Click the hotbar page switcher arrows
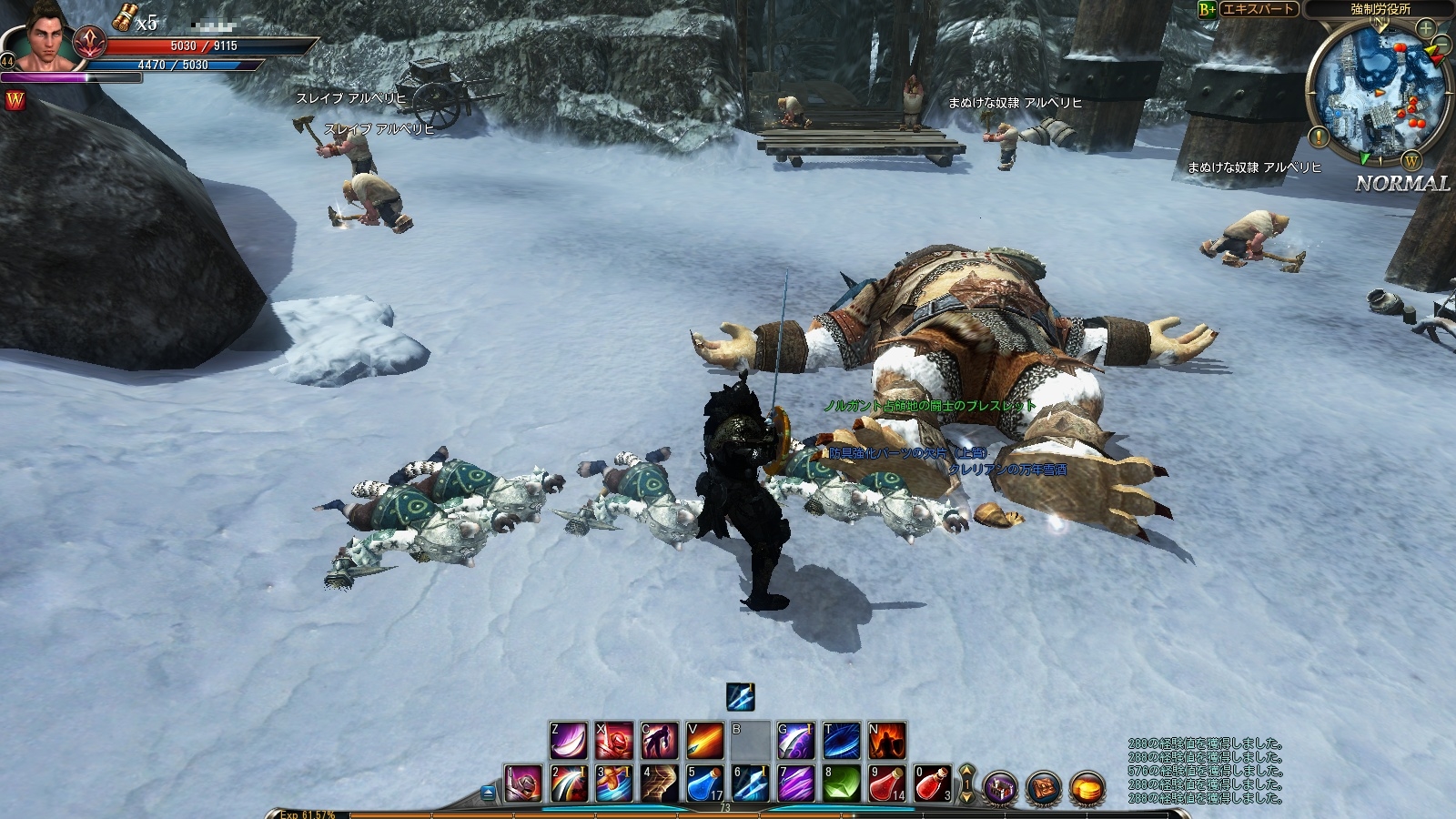This screenshot has height=819, width=1456. tap(966, 784)
